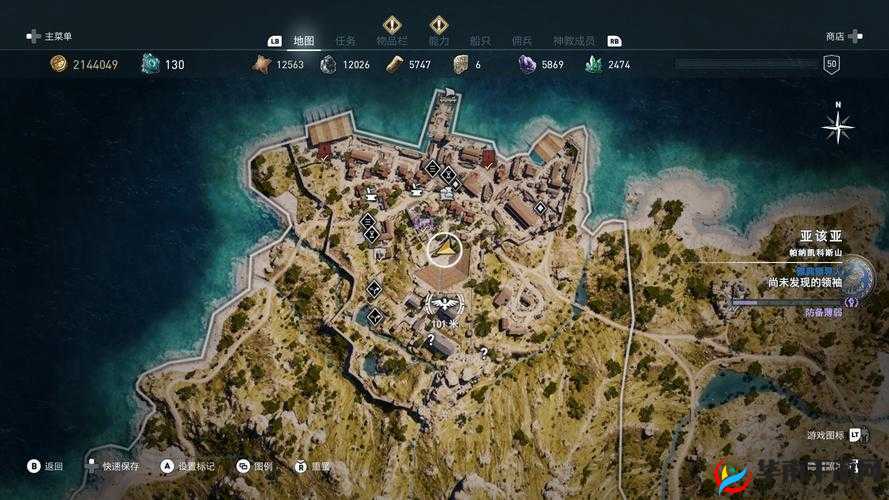Switch to the 能力 (Abilities) tab

(x=438, y=41)
